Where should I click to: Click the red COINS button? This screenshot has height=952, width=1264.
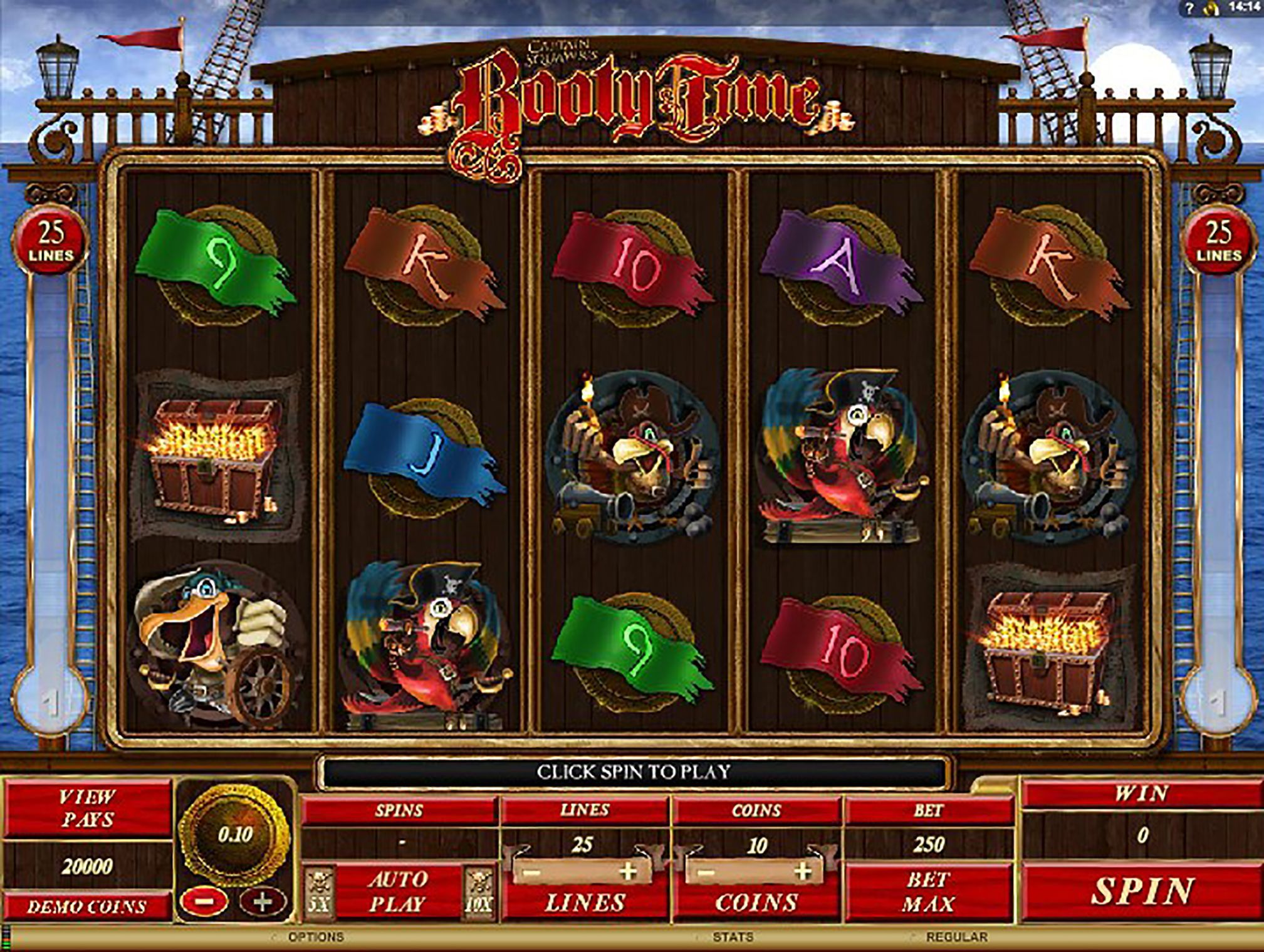(756, 903)
